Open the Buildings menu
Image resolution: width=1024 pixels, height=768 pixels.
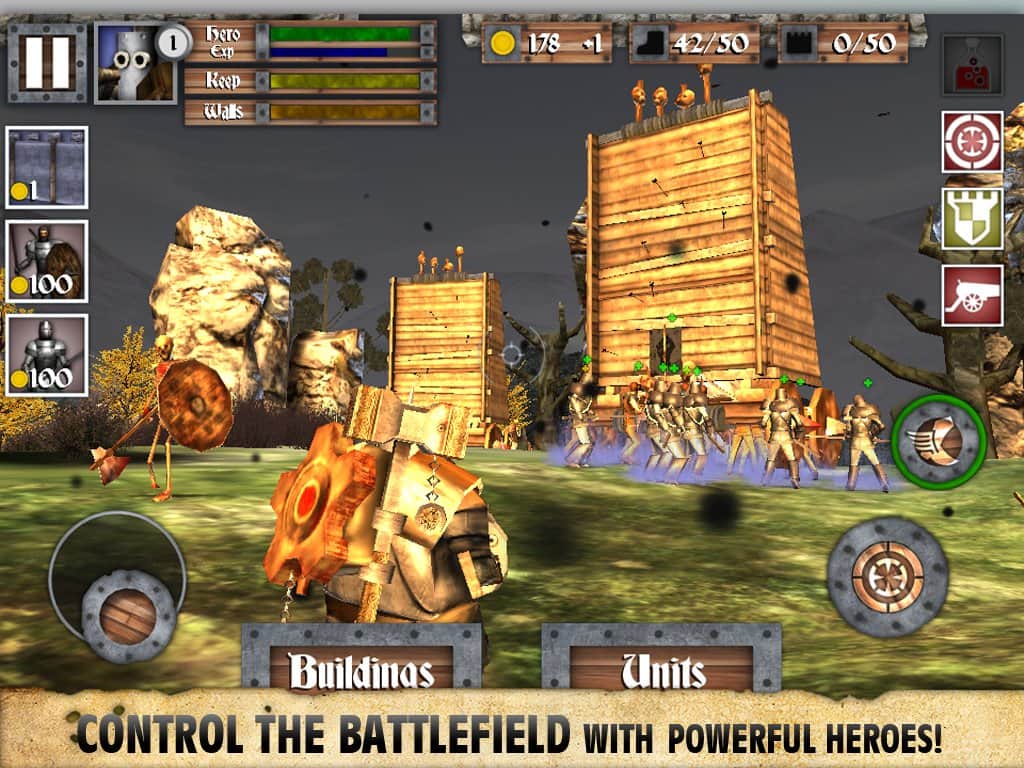tap(361, 670)
